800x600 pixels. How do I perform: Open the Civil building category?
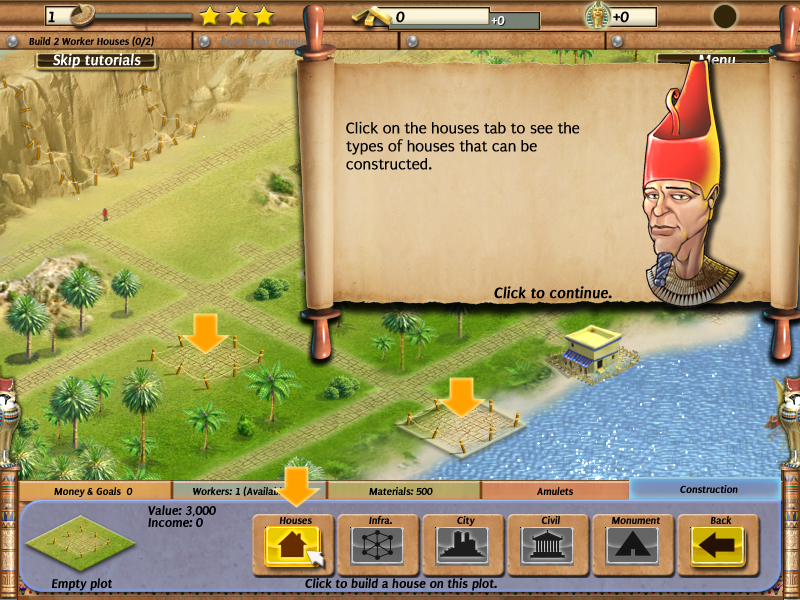[x=548, y=544]
